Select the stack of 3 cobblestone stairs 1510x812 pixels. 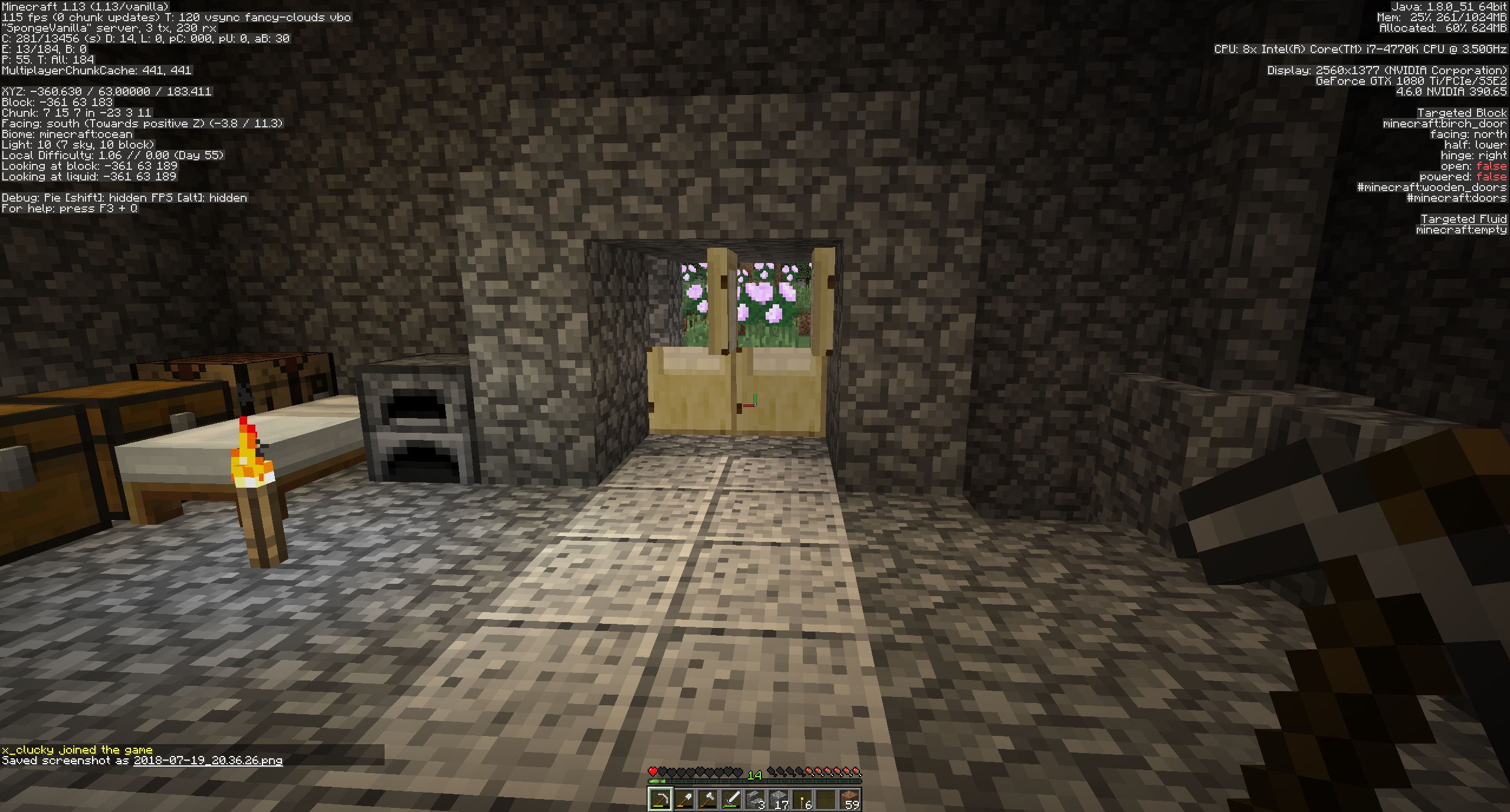point(756,801)
